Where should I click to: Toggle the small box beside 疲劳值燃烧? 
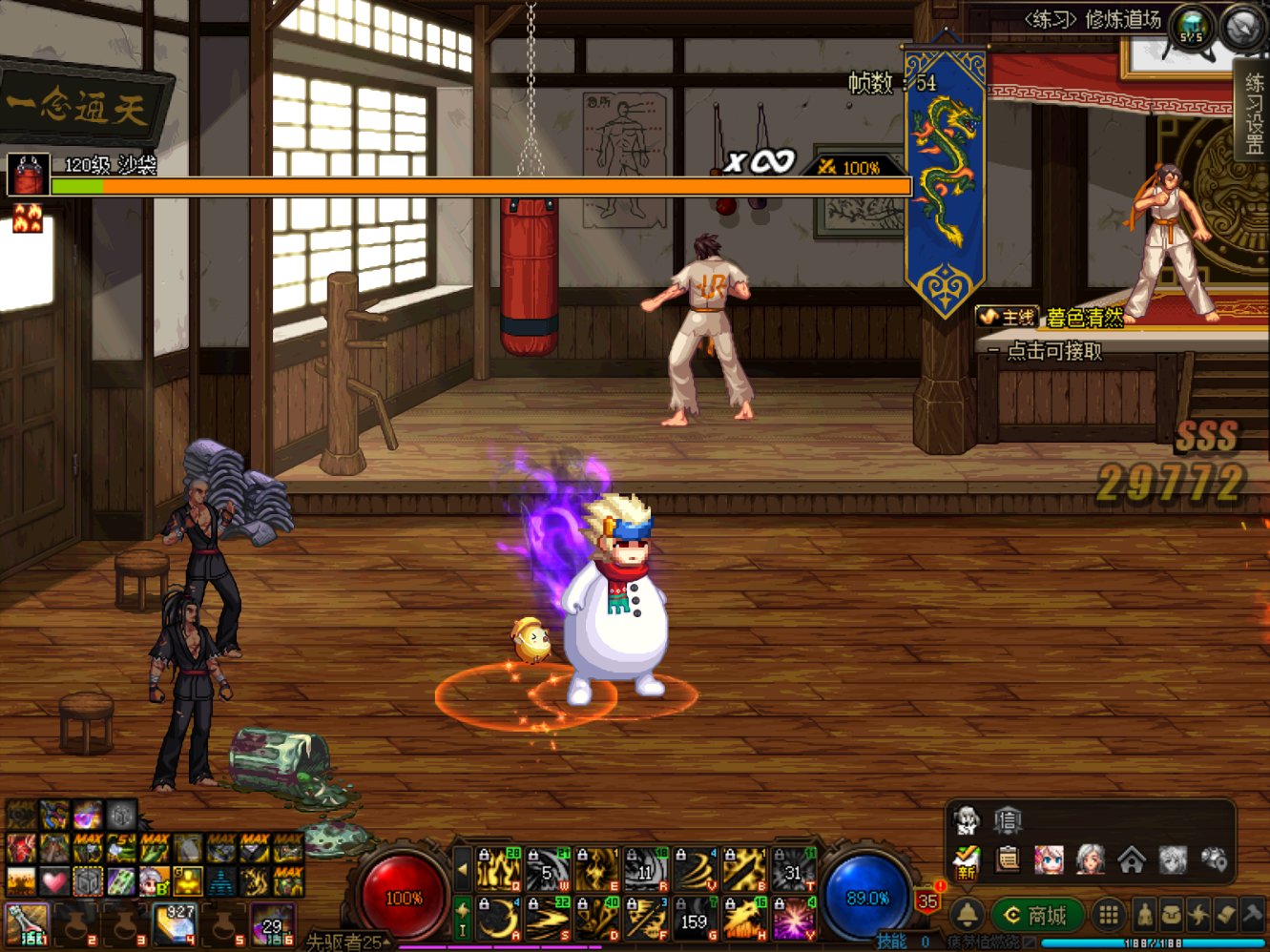coord(1029,942)
